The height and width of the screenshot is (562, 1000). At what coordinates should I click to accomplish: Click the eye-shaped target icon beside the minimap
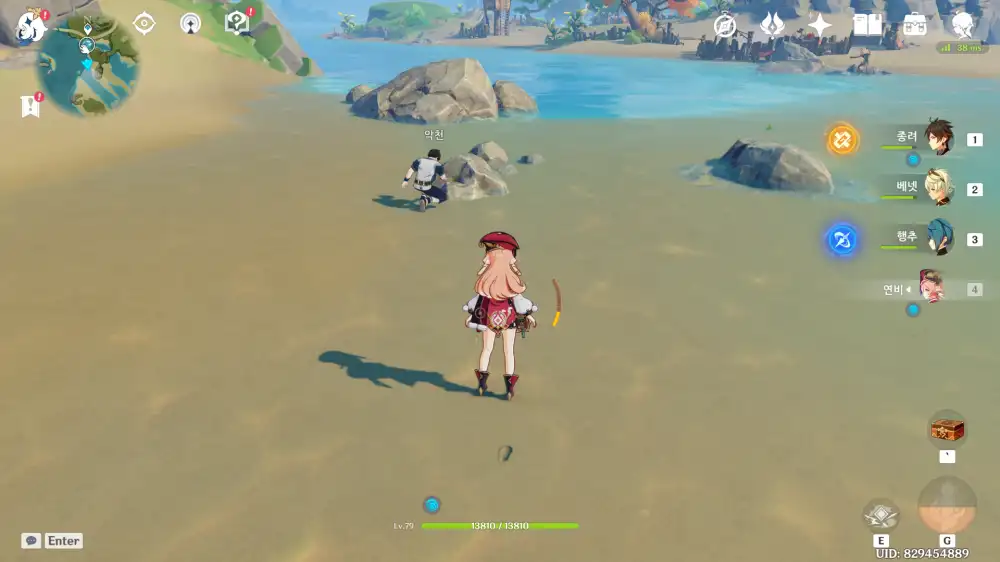tap(144, 23)
